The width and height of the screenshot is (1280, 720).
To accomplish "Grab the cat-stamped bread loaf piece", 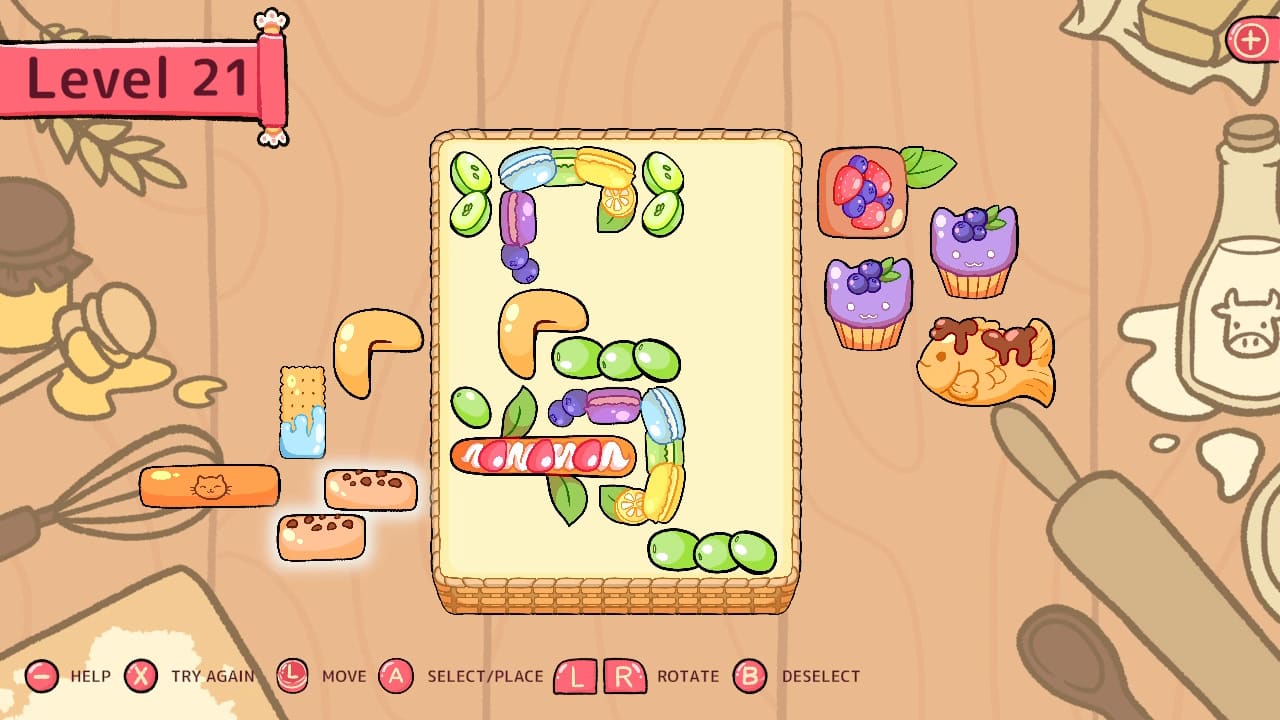I will [x=209, y=485].
